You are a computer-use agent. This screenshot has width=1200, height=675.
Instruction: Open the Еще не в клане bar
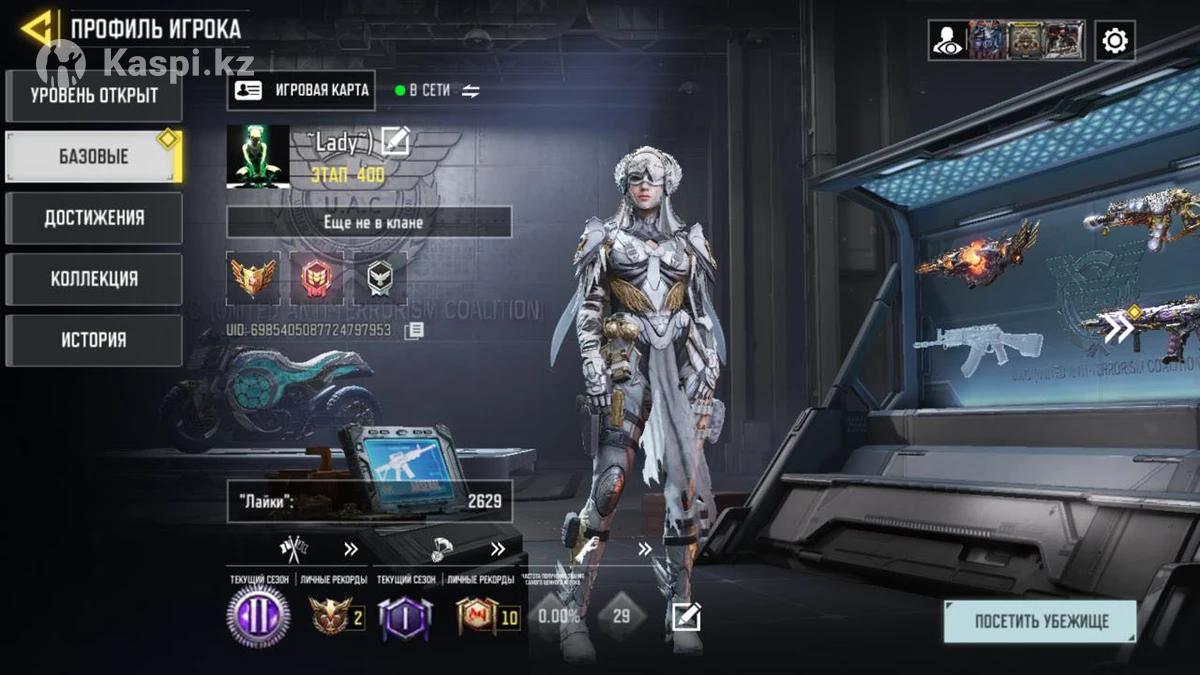coord(369,222)
